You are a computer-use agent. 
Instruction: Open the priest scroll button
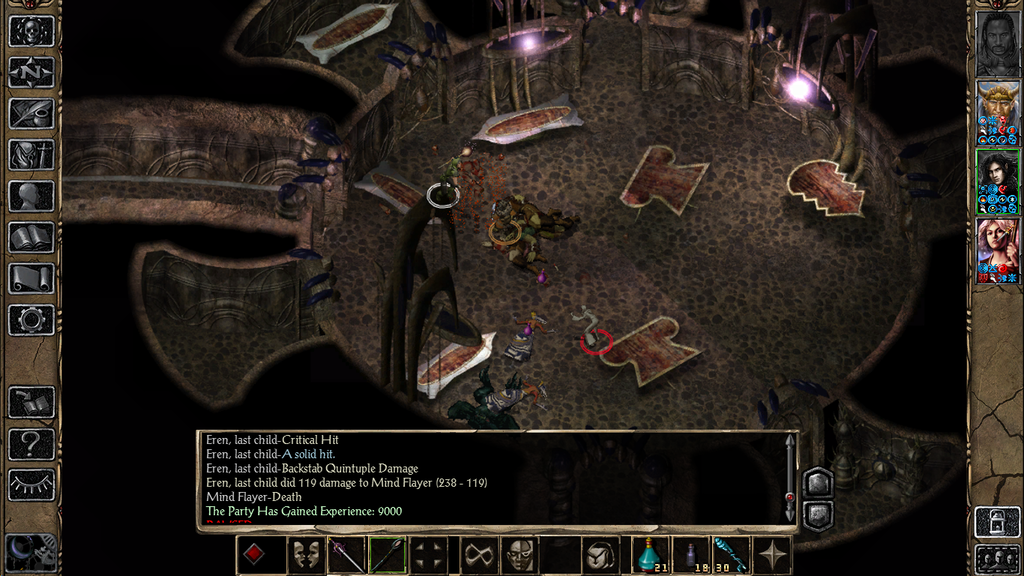coord(31,278)
